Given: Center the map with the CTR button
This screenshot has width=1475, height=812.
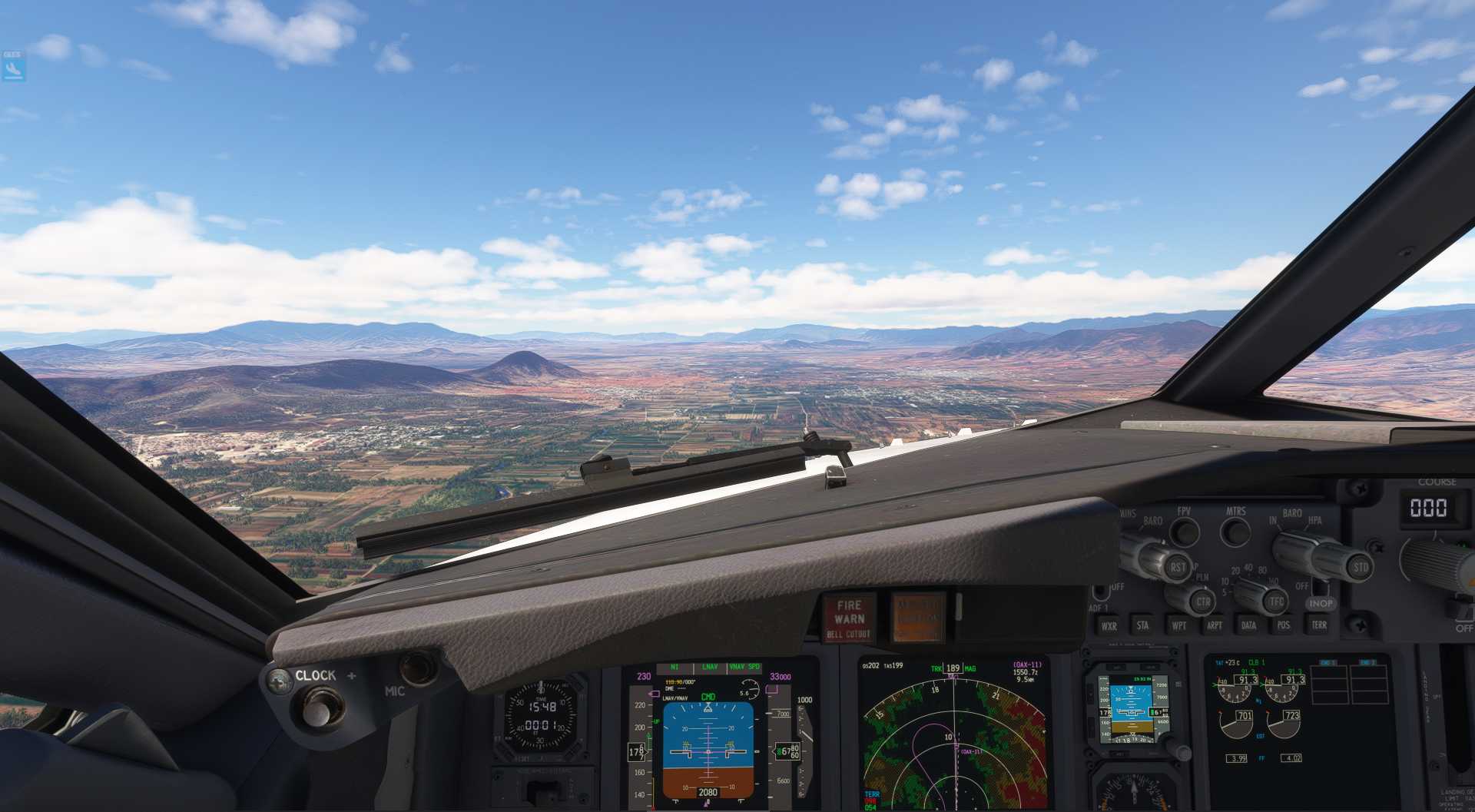Looking at the screenshot, I should [1202, 602].
